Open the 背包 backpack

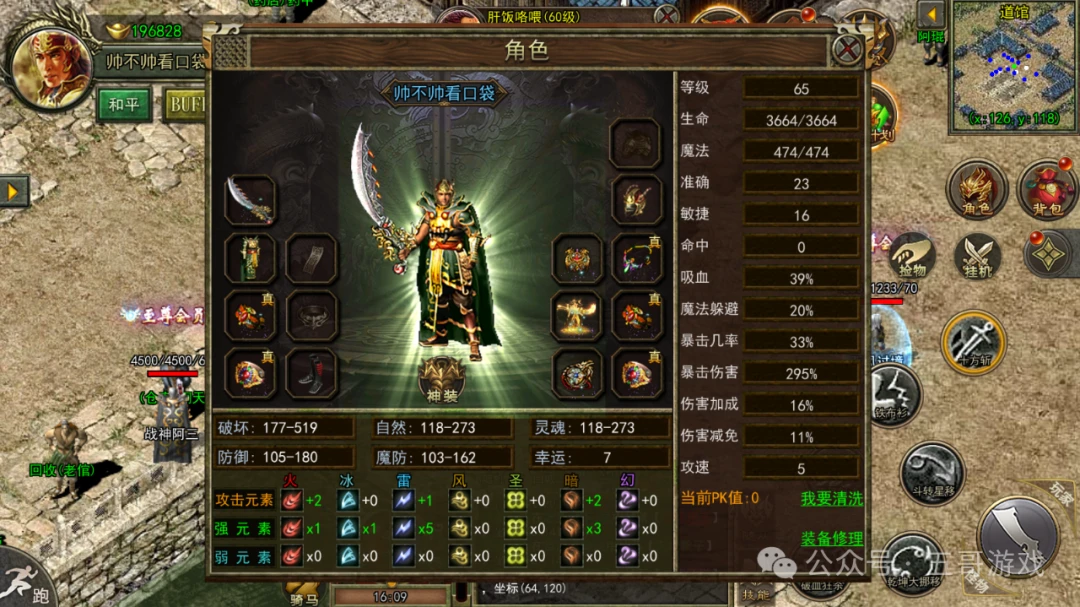tap(1046, 189)
